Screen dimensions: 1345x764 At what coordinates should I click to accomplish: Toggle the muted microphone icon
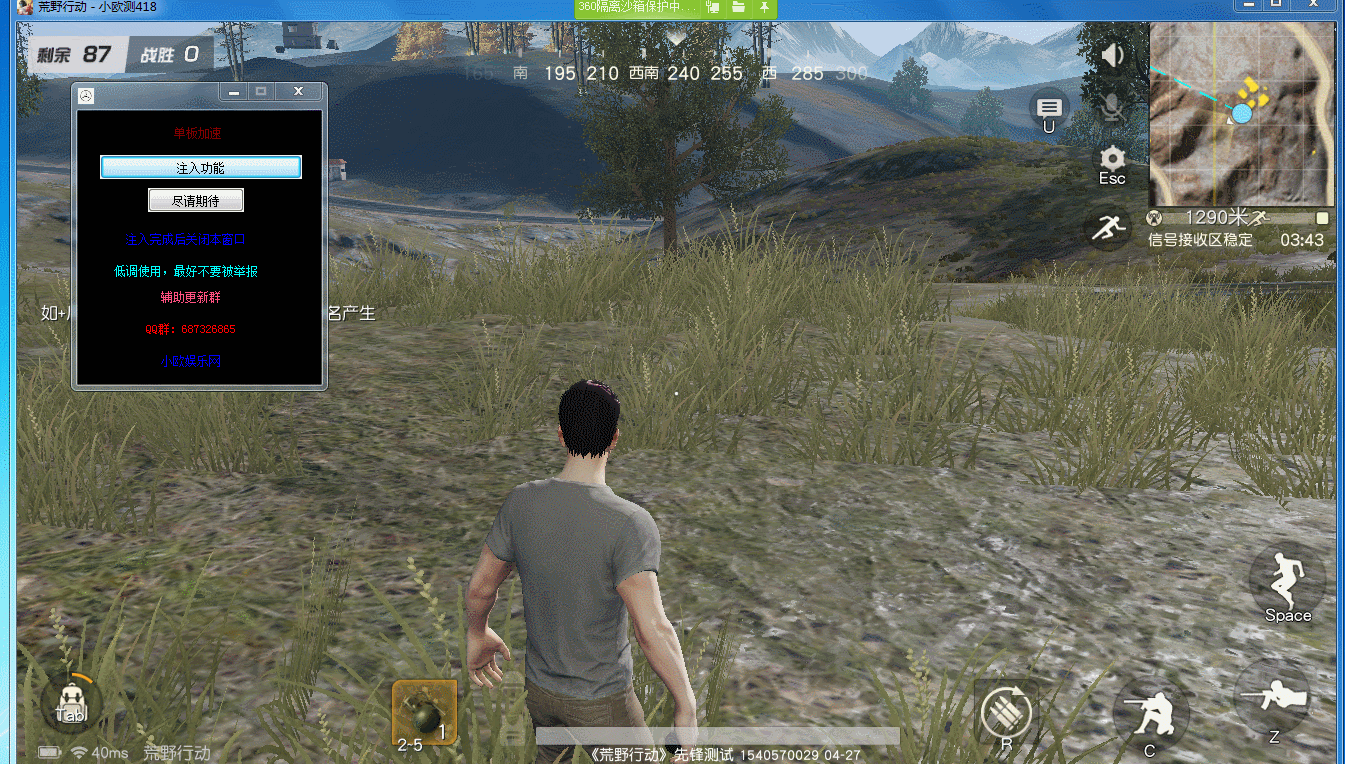click(1112, 105)
